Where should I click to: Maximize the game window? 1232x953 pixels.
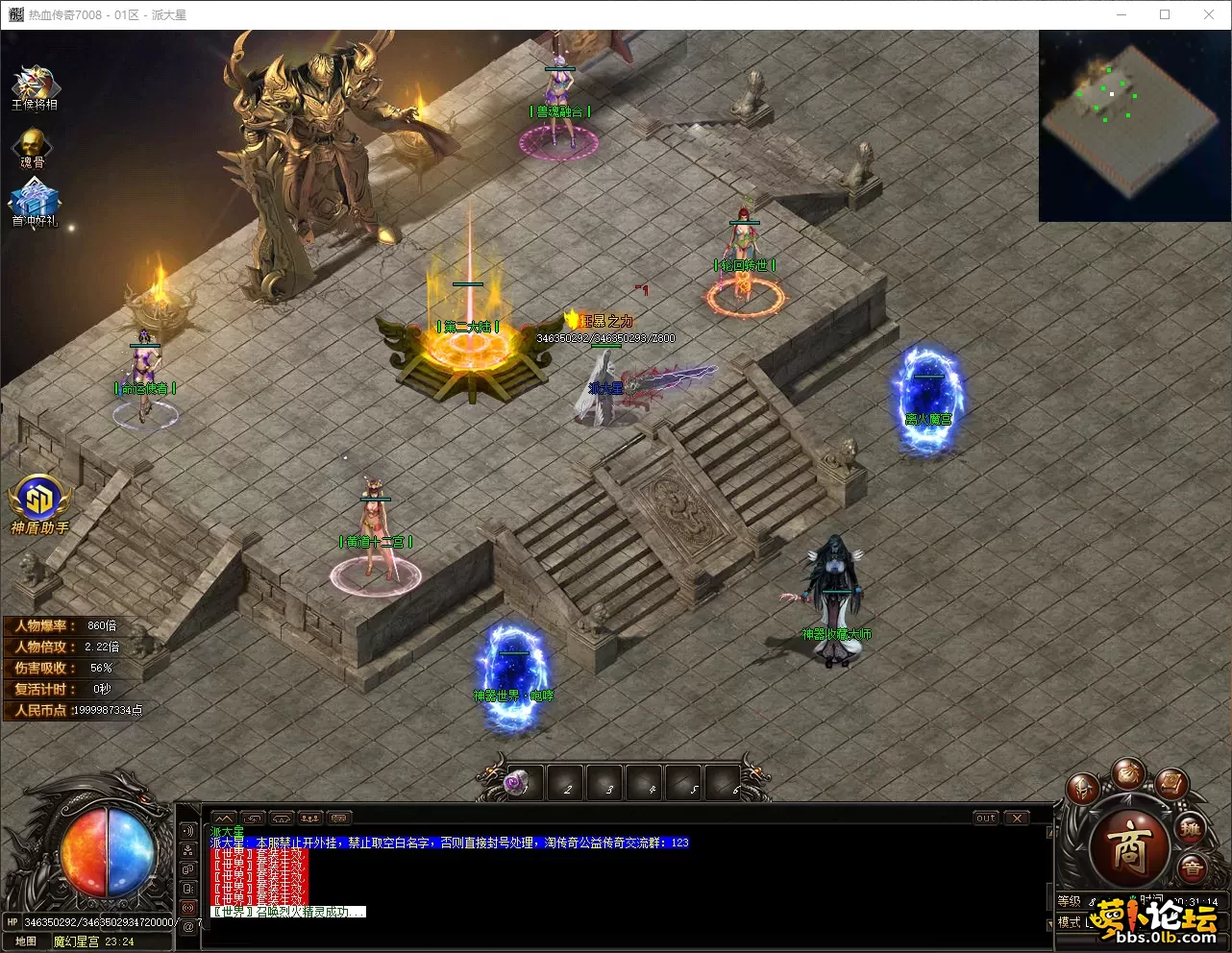click(1165, 14)
